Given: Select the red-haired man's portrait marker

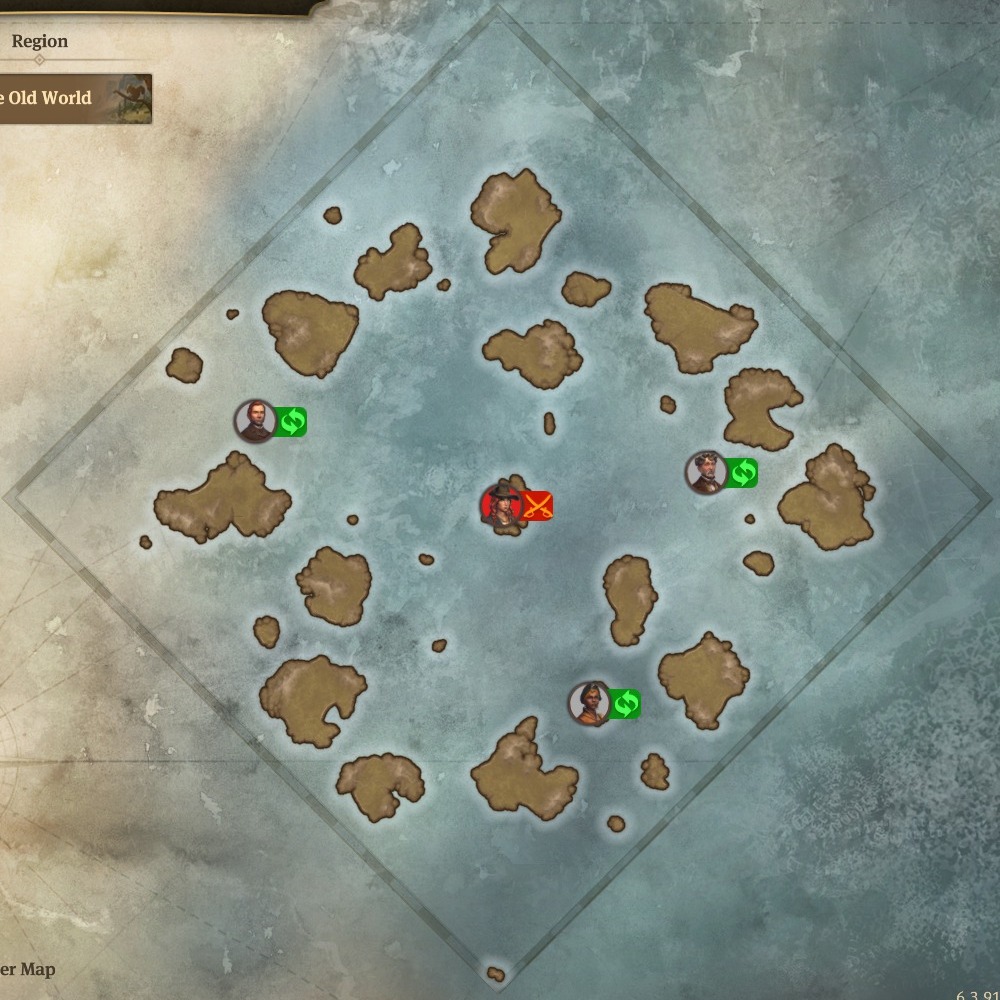Looking at the screenshot, I should coord(255,421).
